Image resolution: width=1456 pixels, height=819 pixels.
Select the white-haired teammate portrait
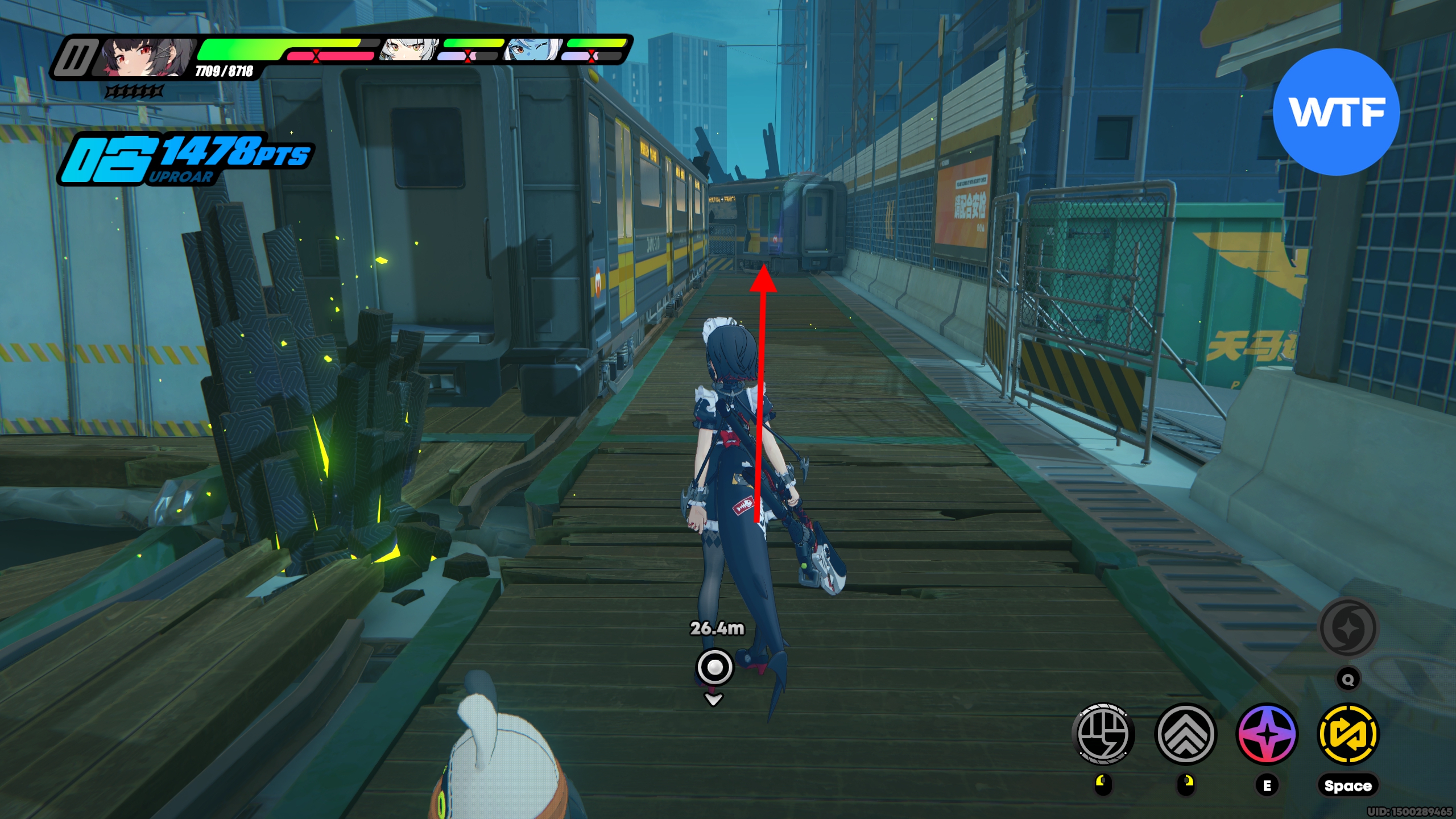point(409,50)
